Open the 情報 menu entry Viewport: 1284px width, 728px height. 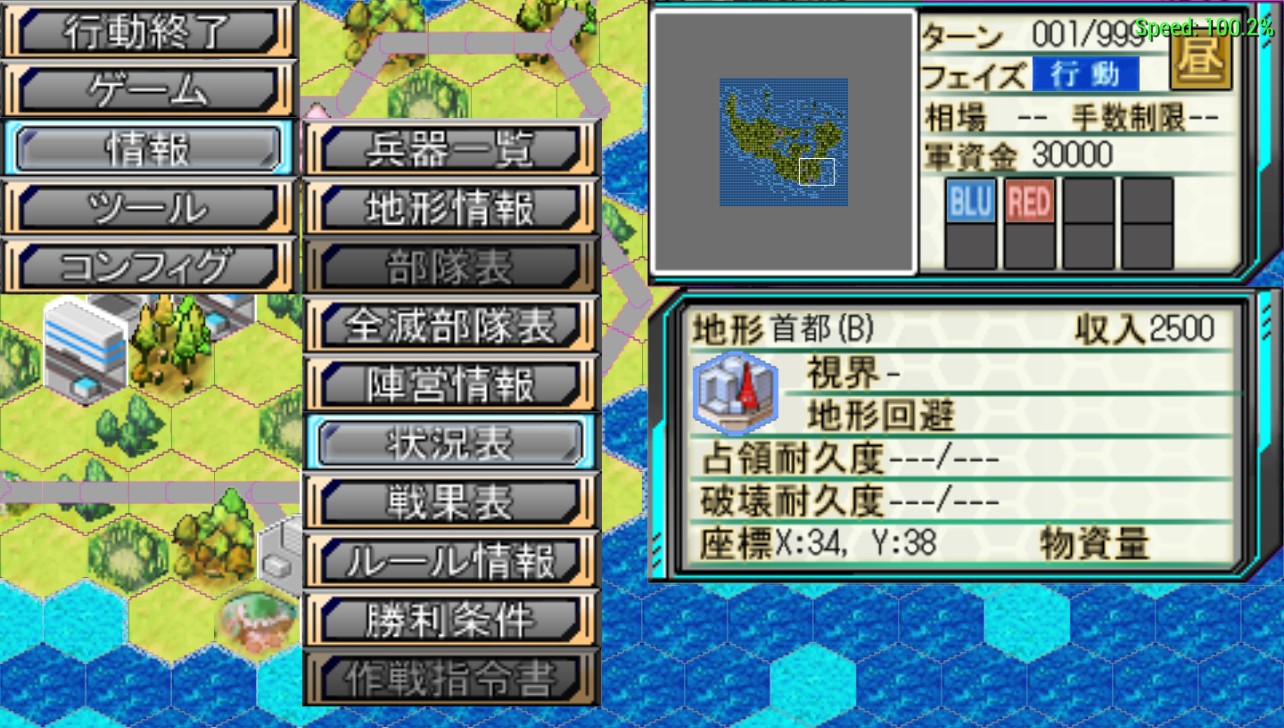point(148,149)
